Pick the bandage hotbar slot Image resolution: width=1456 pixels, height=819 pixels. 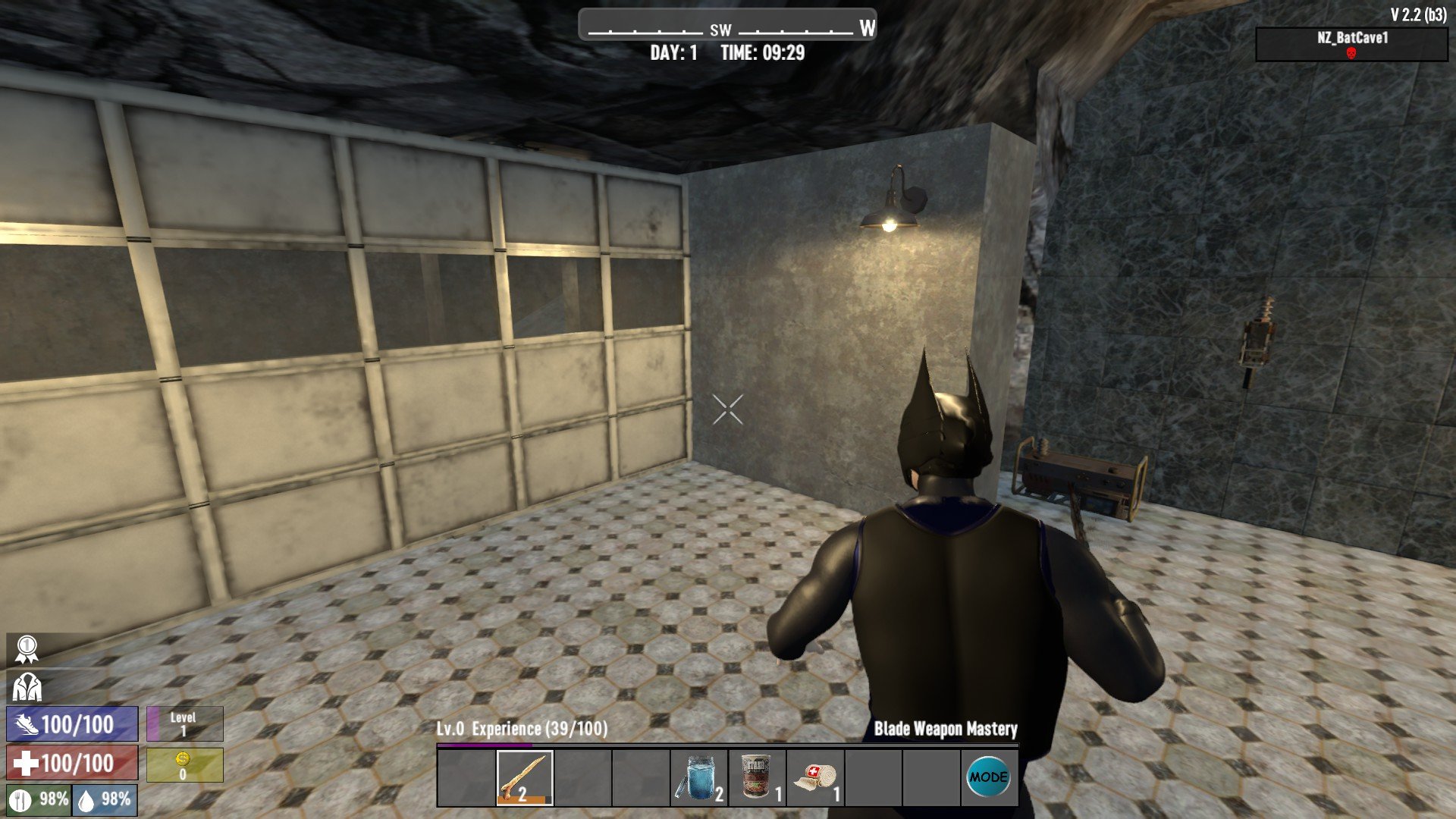(814, 777)
